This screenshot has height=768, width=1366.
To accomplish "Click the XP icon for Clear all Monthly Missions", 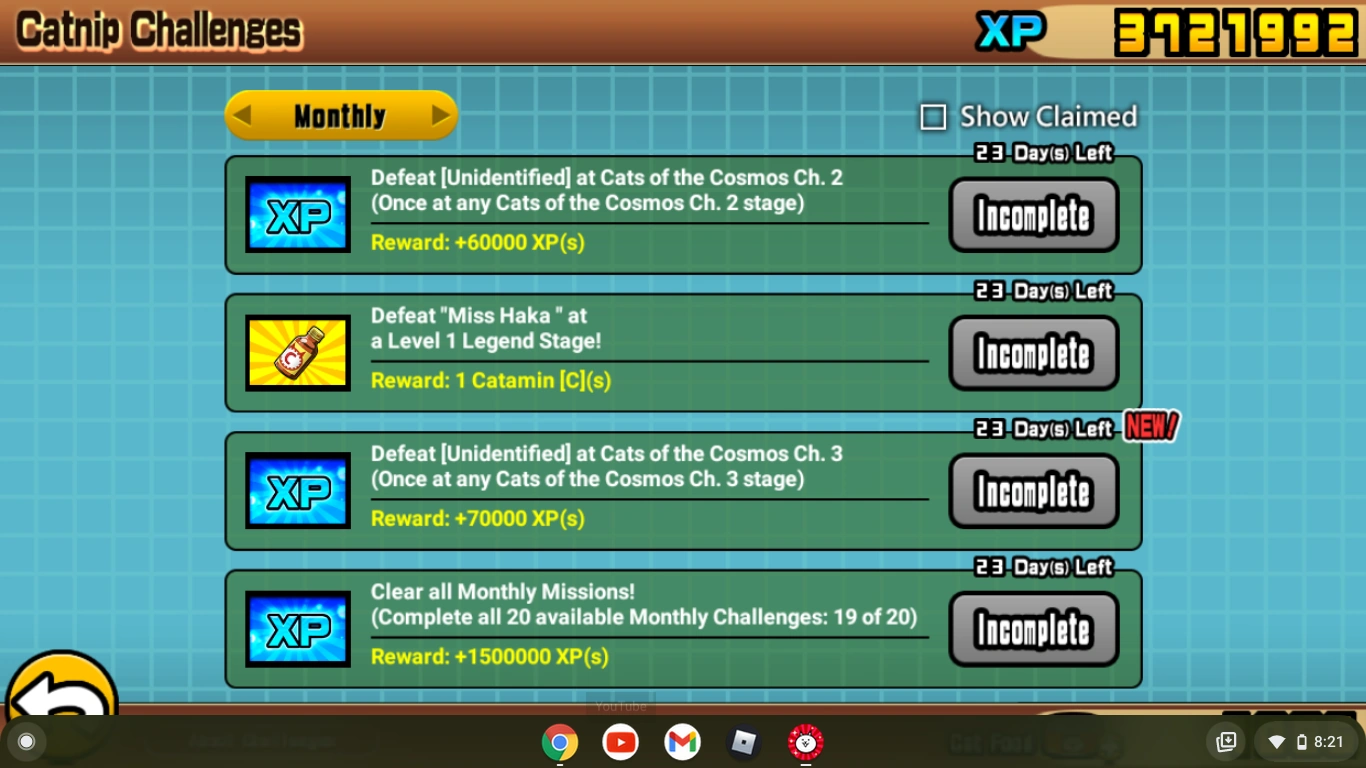I will pyautogui.click(x=297, y=627).
